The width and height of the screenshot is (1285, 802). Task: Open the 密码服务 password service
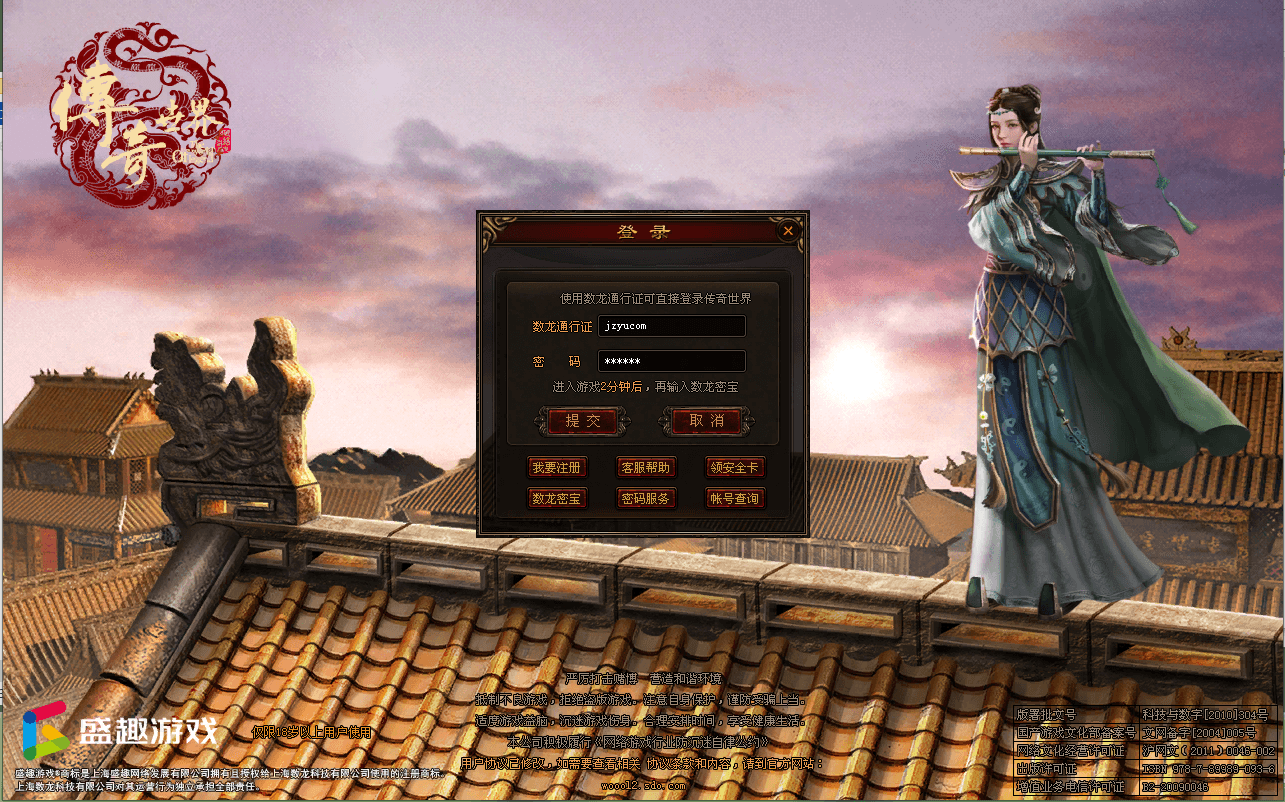click(x=644, y=498)
